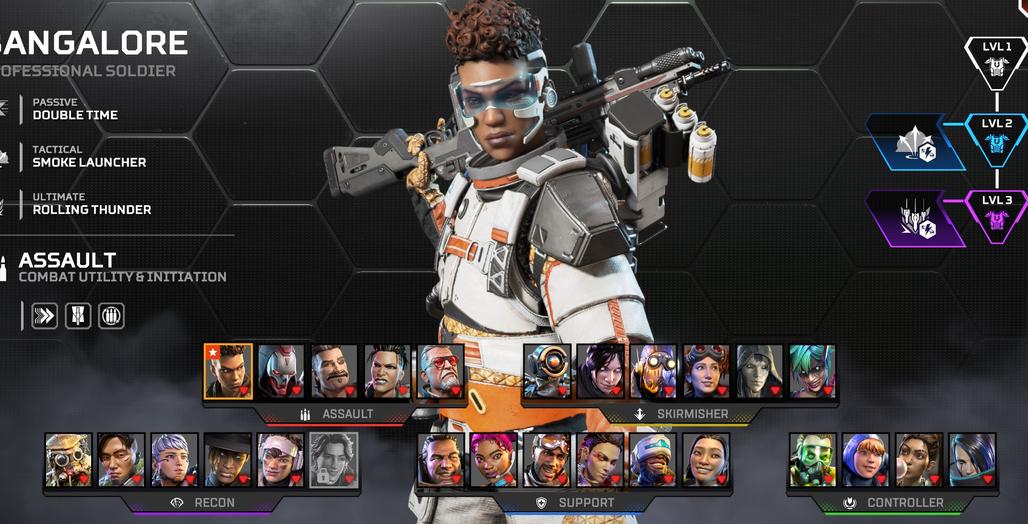The width and height of the screenshot is (1028, 524).
Task: Pick Fuse, the mustached legend
Action: pos(335,371)
